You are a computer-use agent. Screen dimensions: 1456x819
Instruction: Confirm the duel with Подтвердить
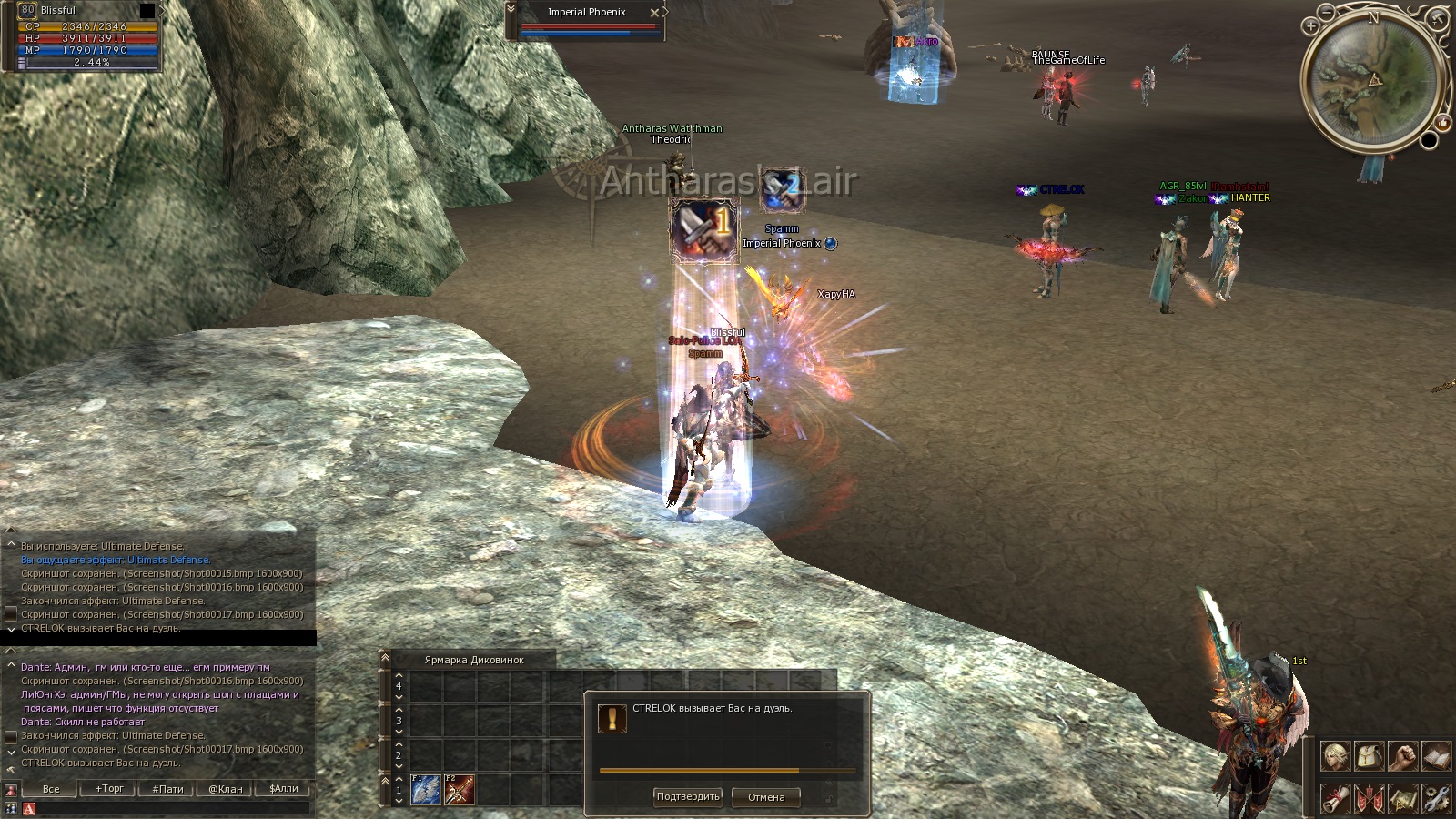[687, 796]
